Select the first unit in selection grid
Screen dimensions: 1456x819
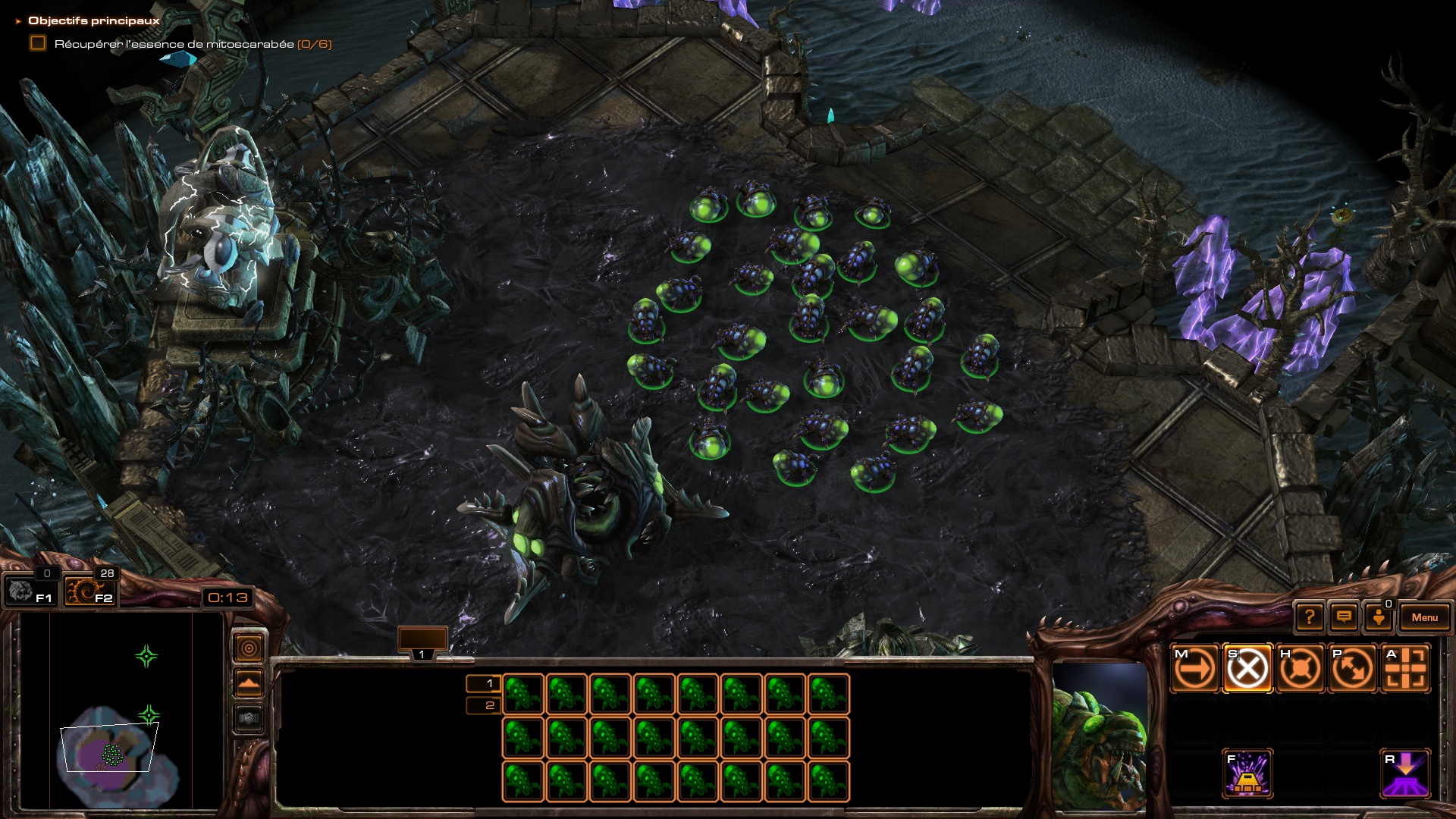(x=523, y=694)
